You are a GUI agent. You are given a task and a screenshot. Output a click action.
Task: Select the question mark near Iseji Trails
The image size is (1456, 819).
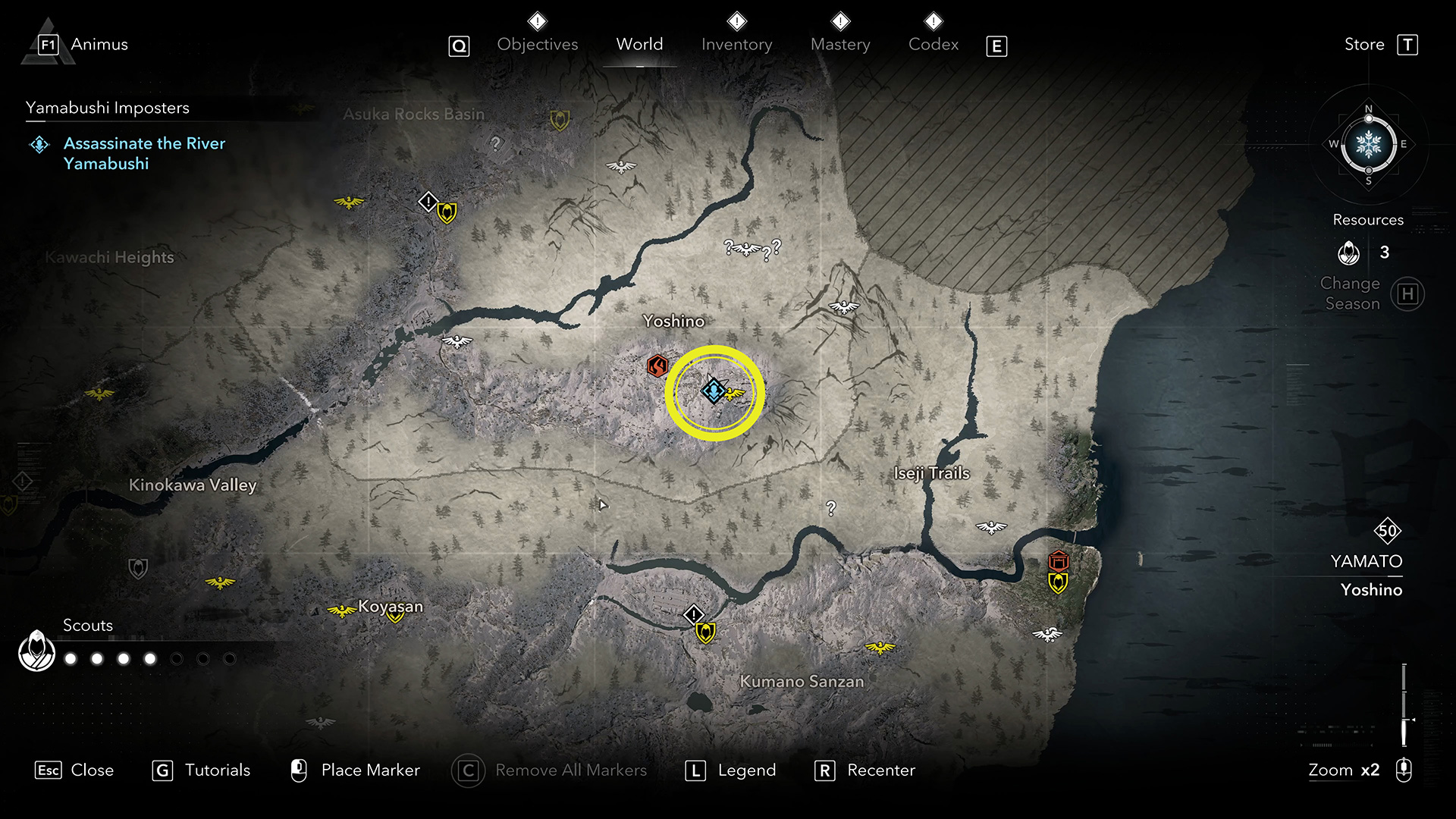(x=831, y=508)
